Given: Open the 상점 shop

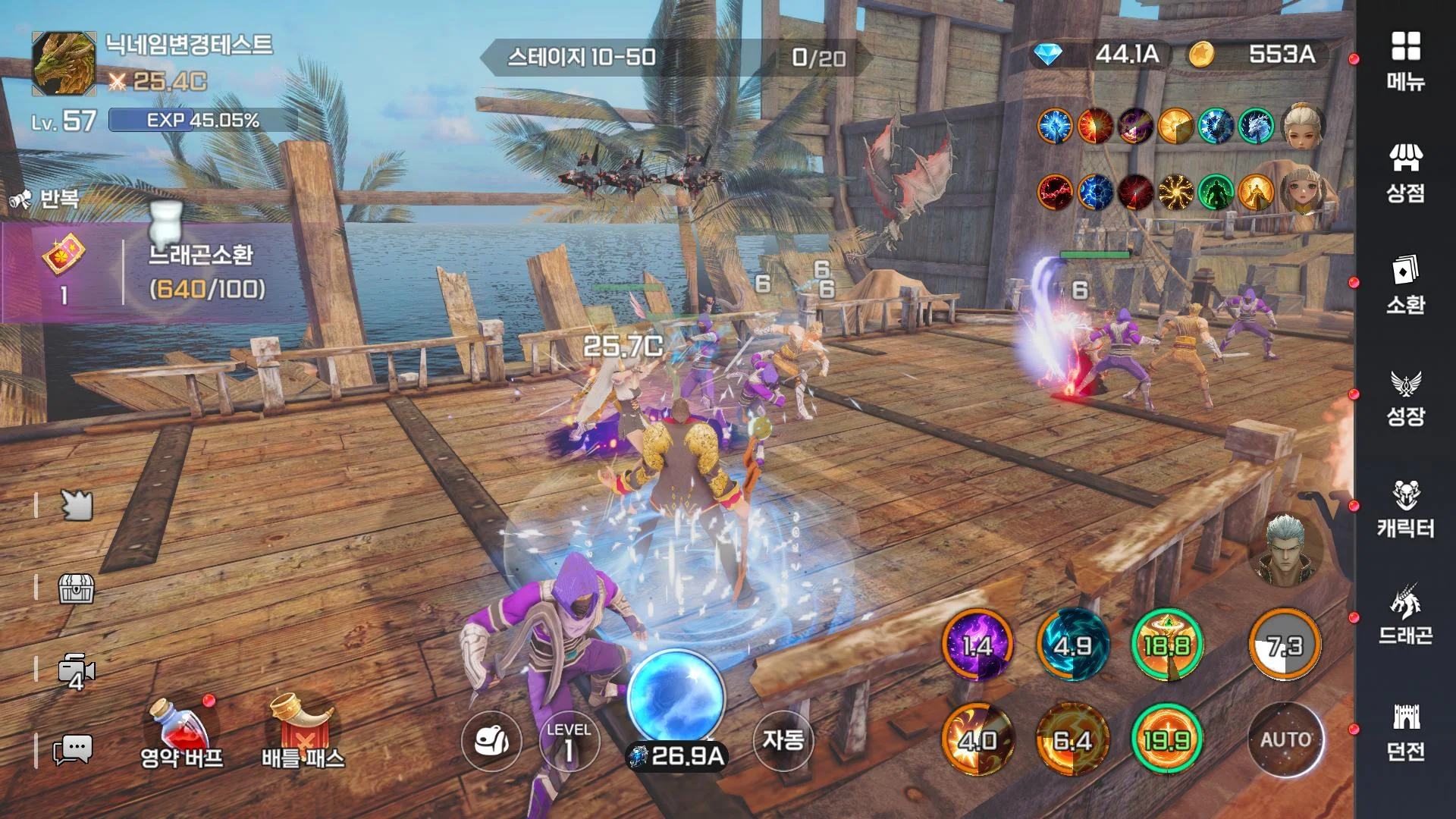Looking at the screenshot, I should pyautogui.click(x=1405, y=173).
